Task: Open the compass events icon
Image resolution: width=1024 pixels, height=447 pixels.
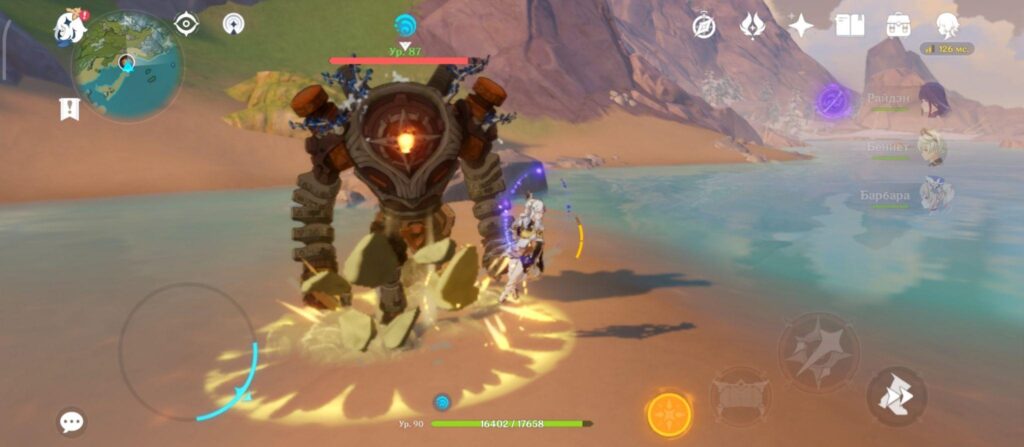Action: pyautogui.click(x=704, y=26)
